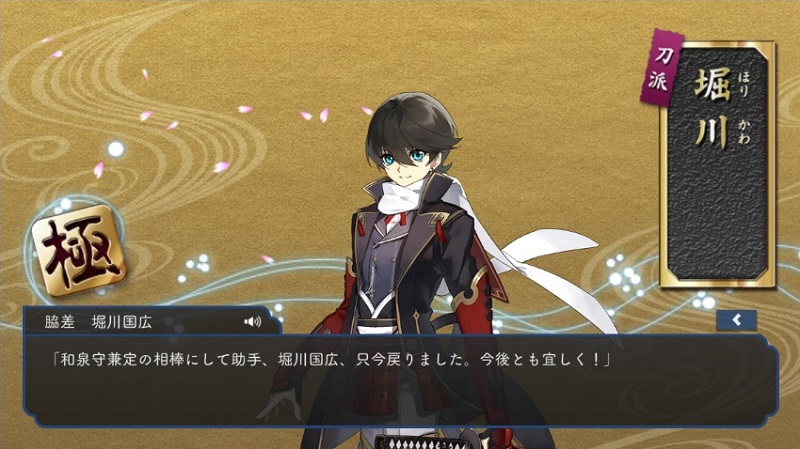Click the left-arrow button above dialogue box
This screenshot has width=800, height=449.
[736, 320]
